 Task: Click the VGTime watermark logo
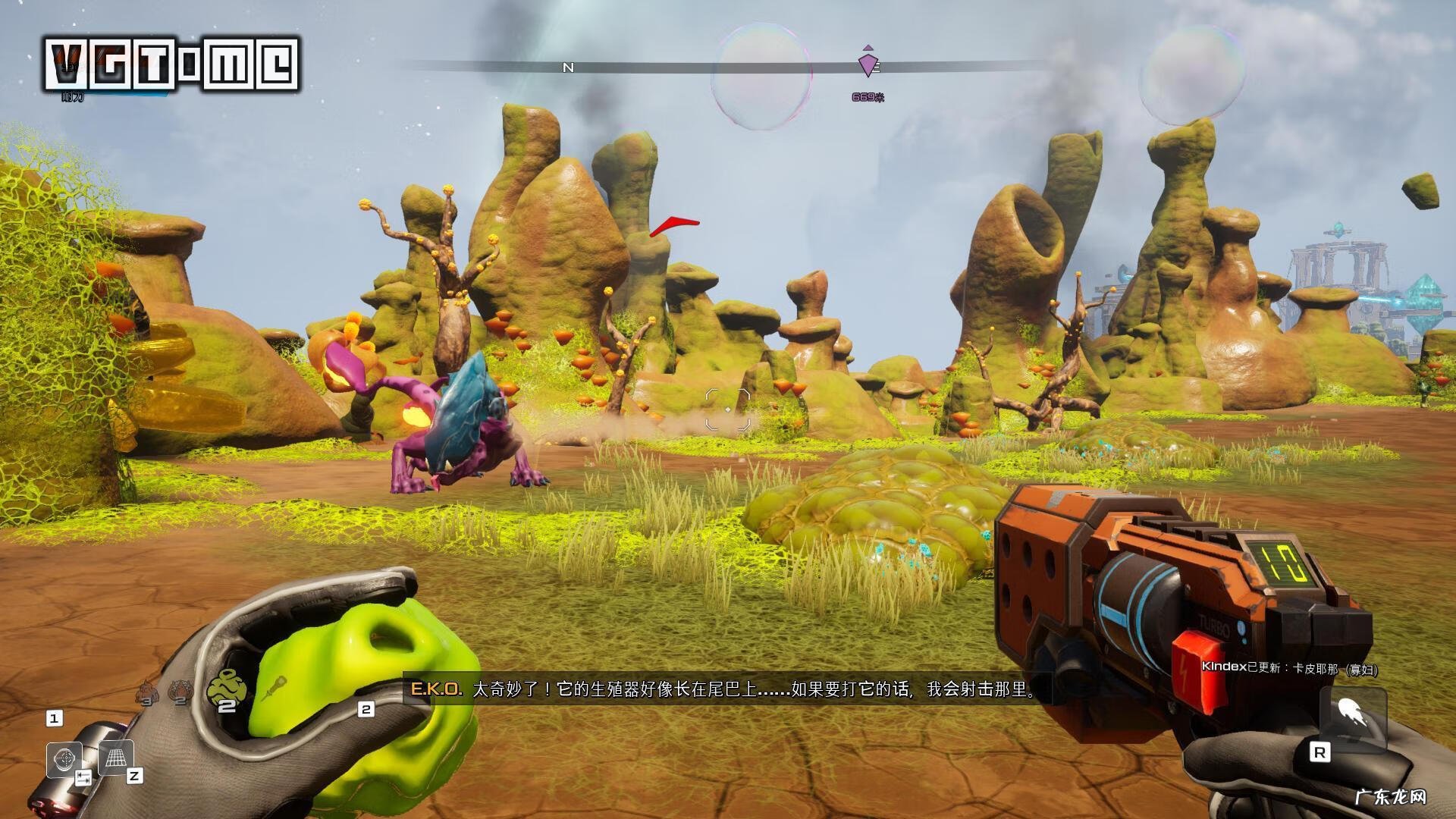171,64
